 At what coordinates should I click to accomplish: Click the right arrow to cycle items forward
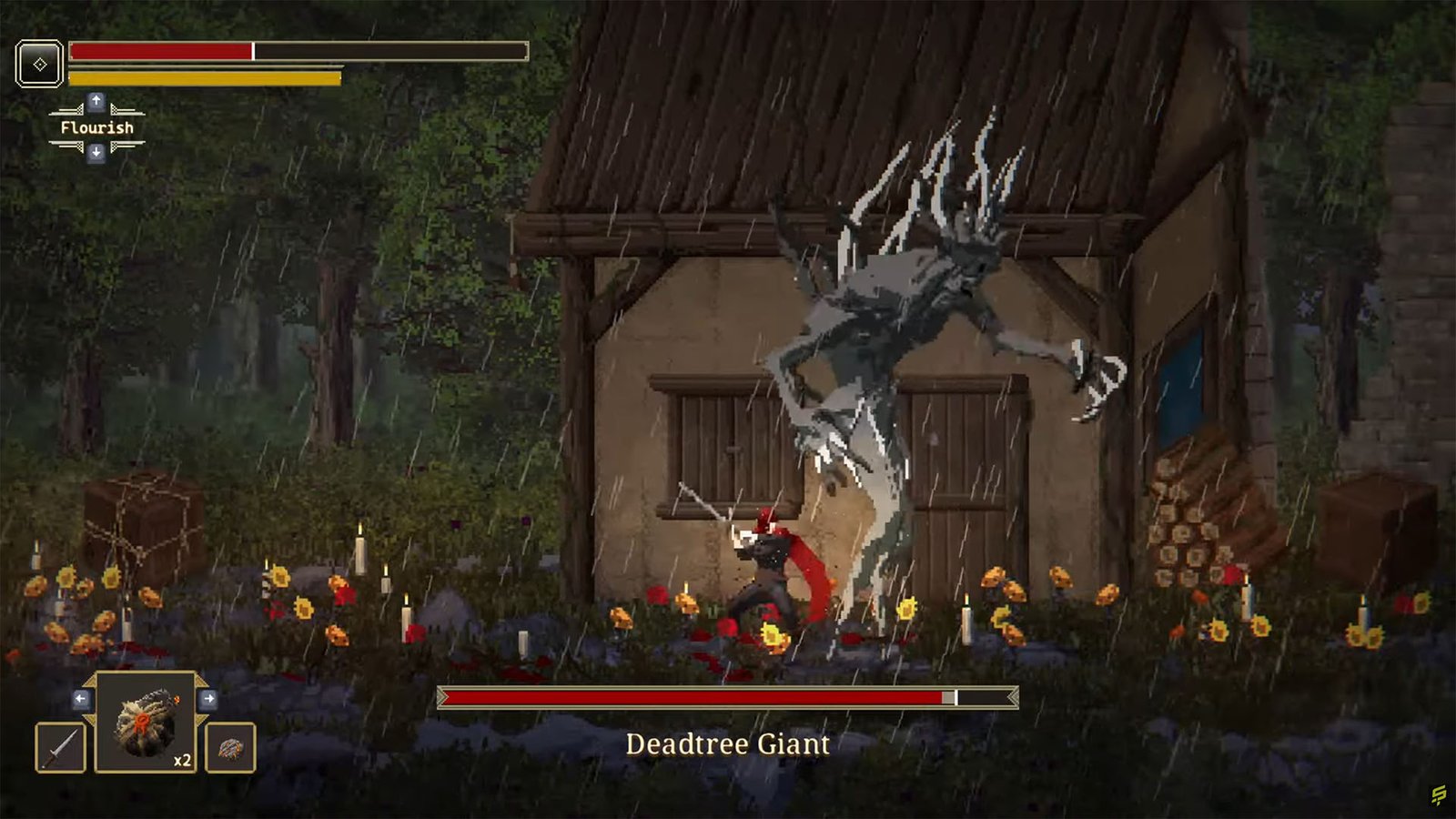click(x=209, y=698)
